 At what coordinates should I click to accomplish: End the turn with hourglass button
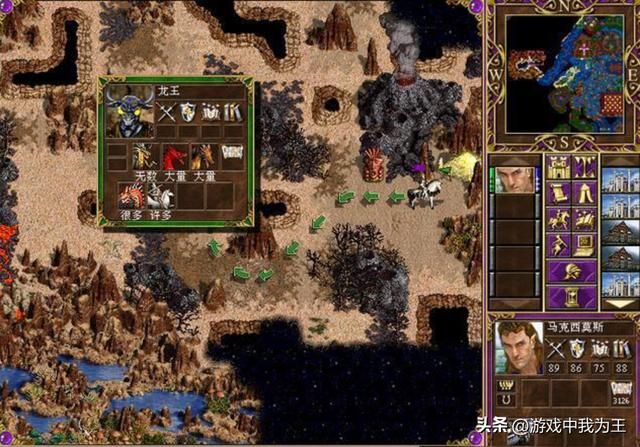click(571, 296)
